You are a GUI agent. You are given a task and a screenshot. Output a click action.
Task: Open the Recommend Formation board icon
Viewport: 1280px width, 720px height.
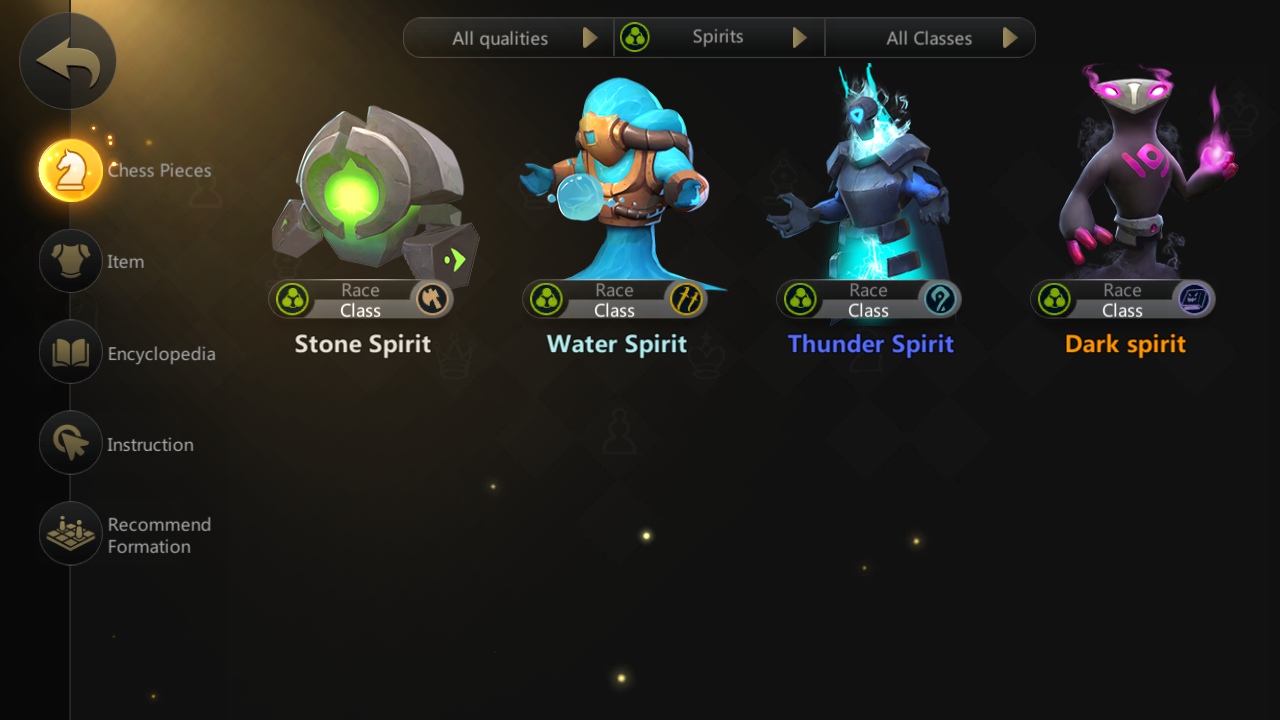pos(68,533)
